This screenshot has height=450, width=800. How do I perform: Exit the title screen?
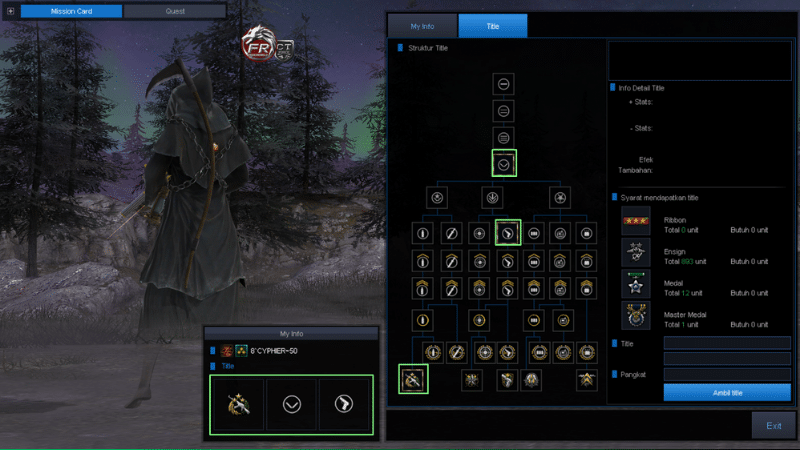(773, 425)
